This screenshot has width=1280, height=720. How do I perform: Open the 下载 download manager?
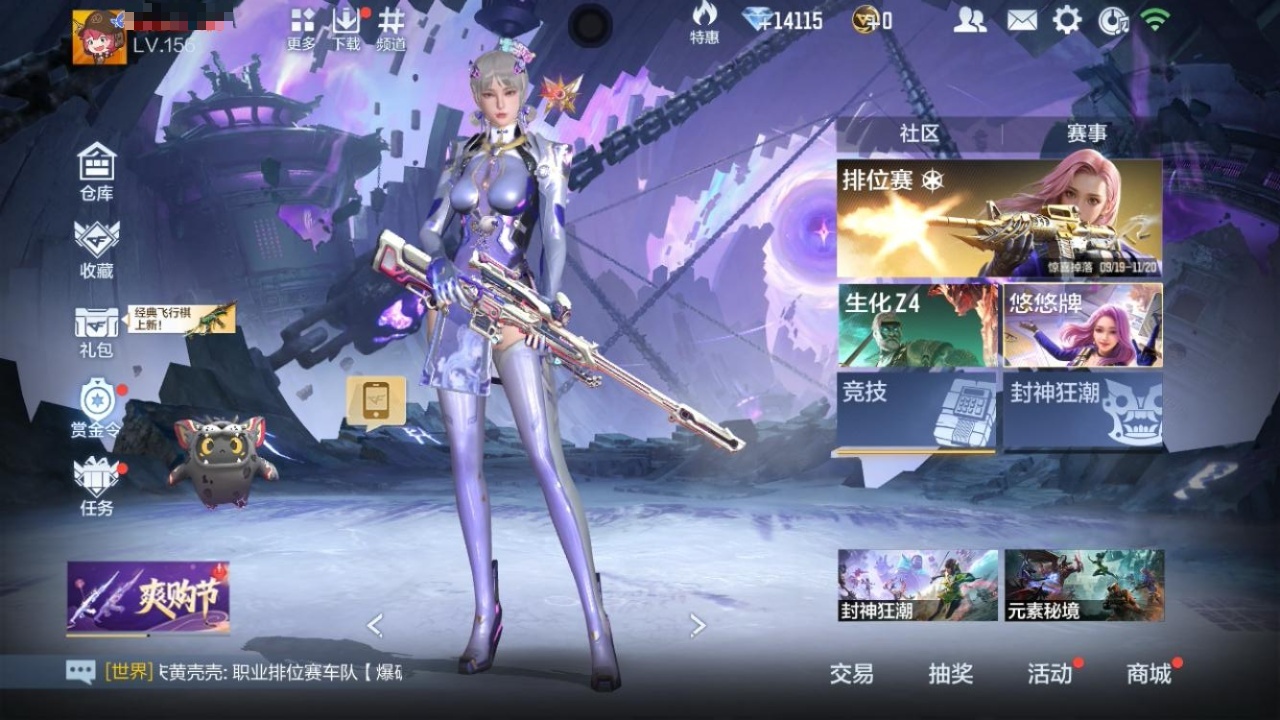click(346, 28)
